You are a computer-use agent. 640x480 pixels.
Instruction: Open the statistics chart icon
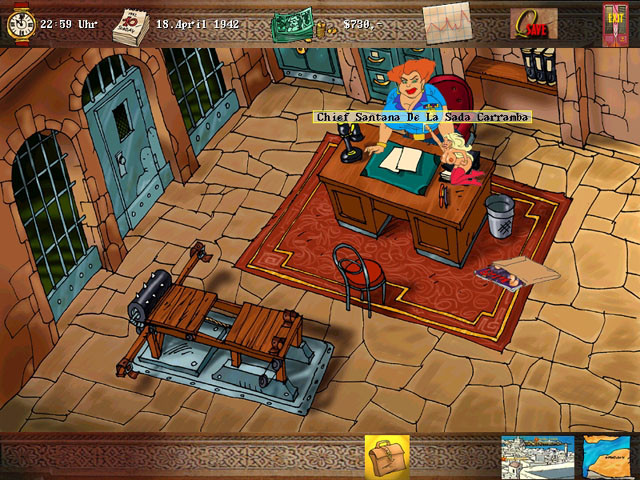447,22
